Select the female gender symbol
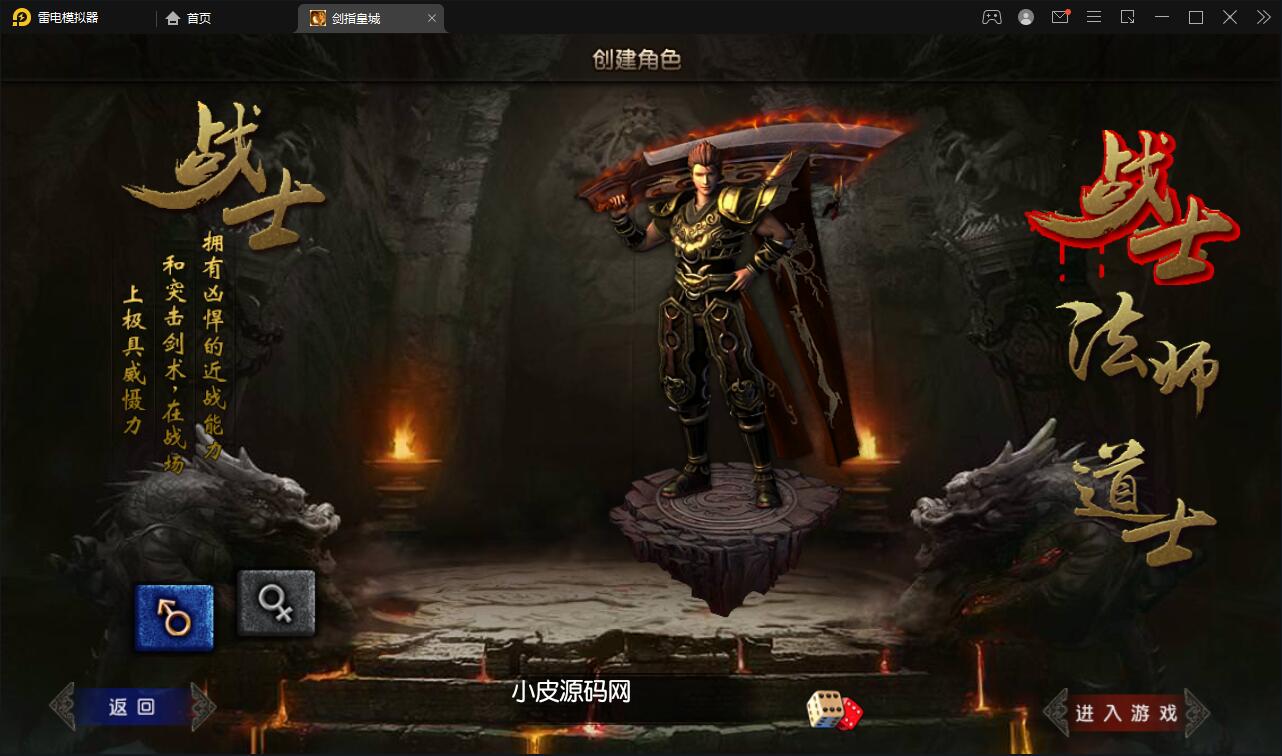Image resolution: width=1282 pixels, height=756 pixels. tap(276, 601)
